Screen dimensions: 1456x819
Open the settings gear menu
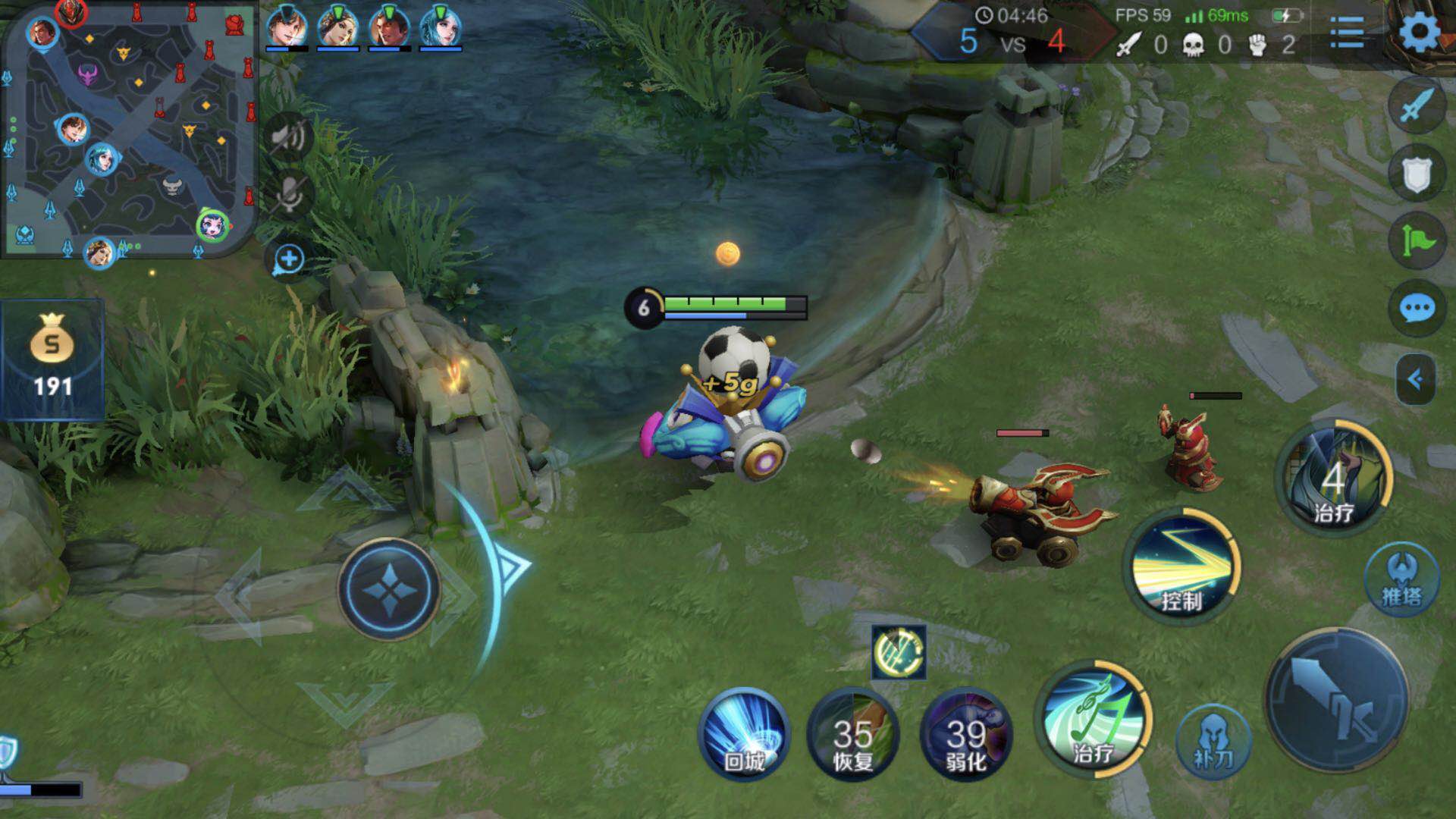click(1419, 33)
